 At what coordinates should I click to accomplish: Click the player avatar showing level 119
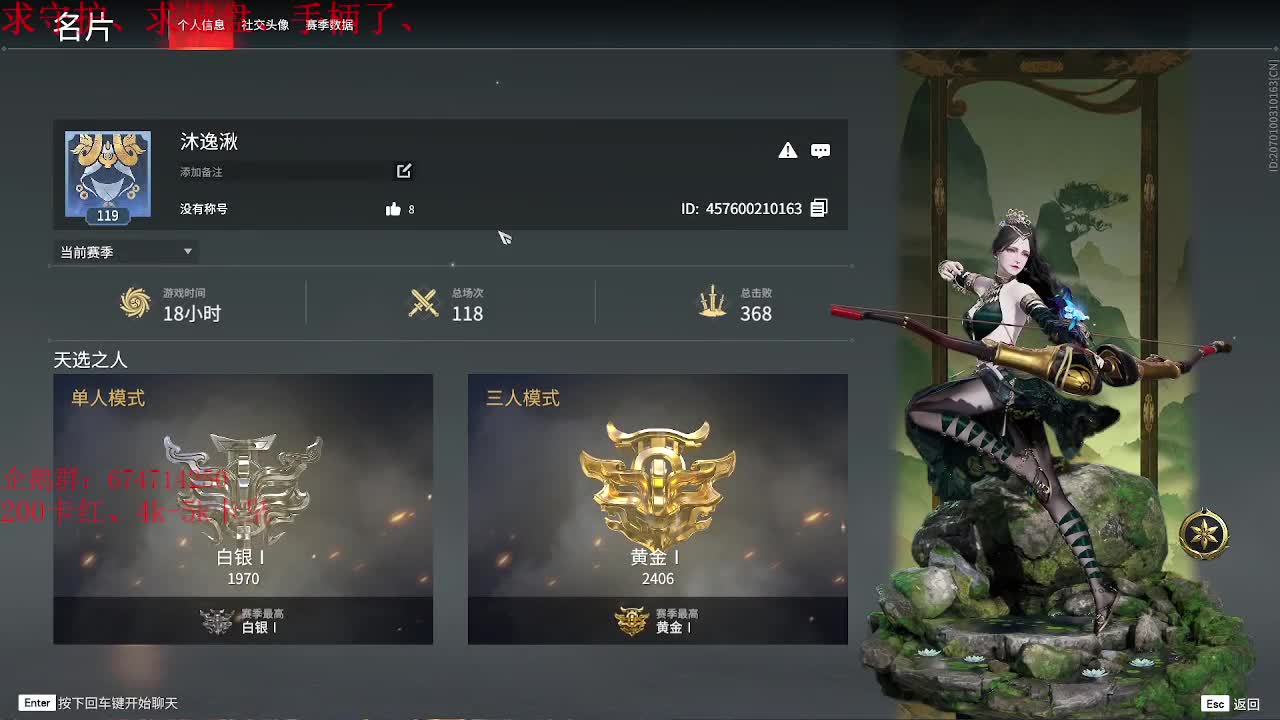coord(107,174)
